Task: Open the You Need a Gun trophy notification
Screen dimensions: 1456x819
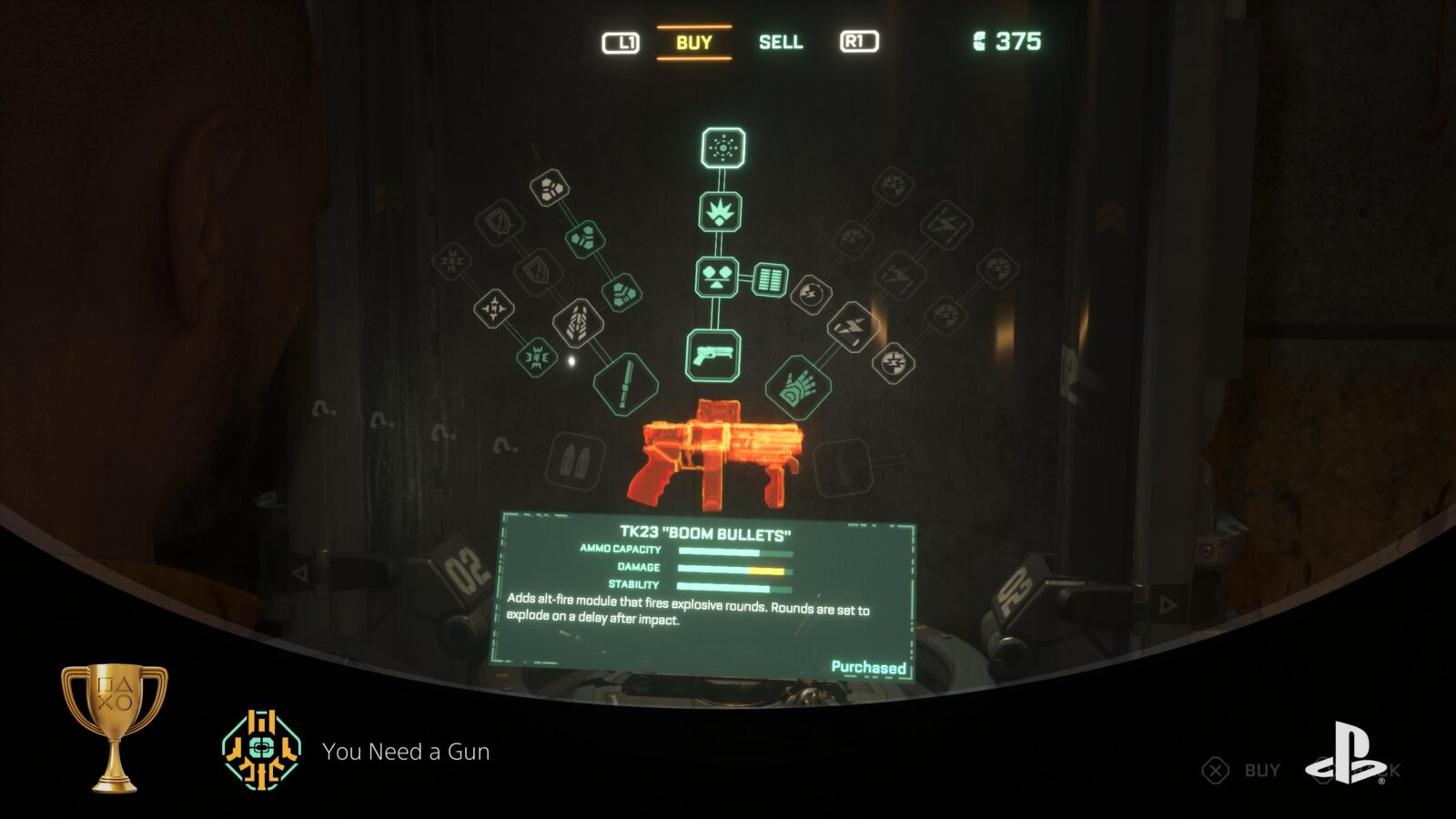Action: [x=405, y=752]
